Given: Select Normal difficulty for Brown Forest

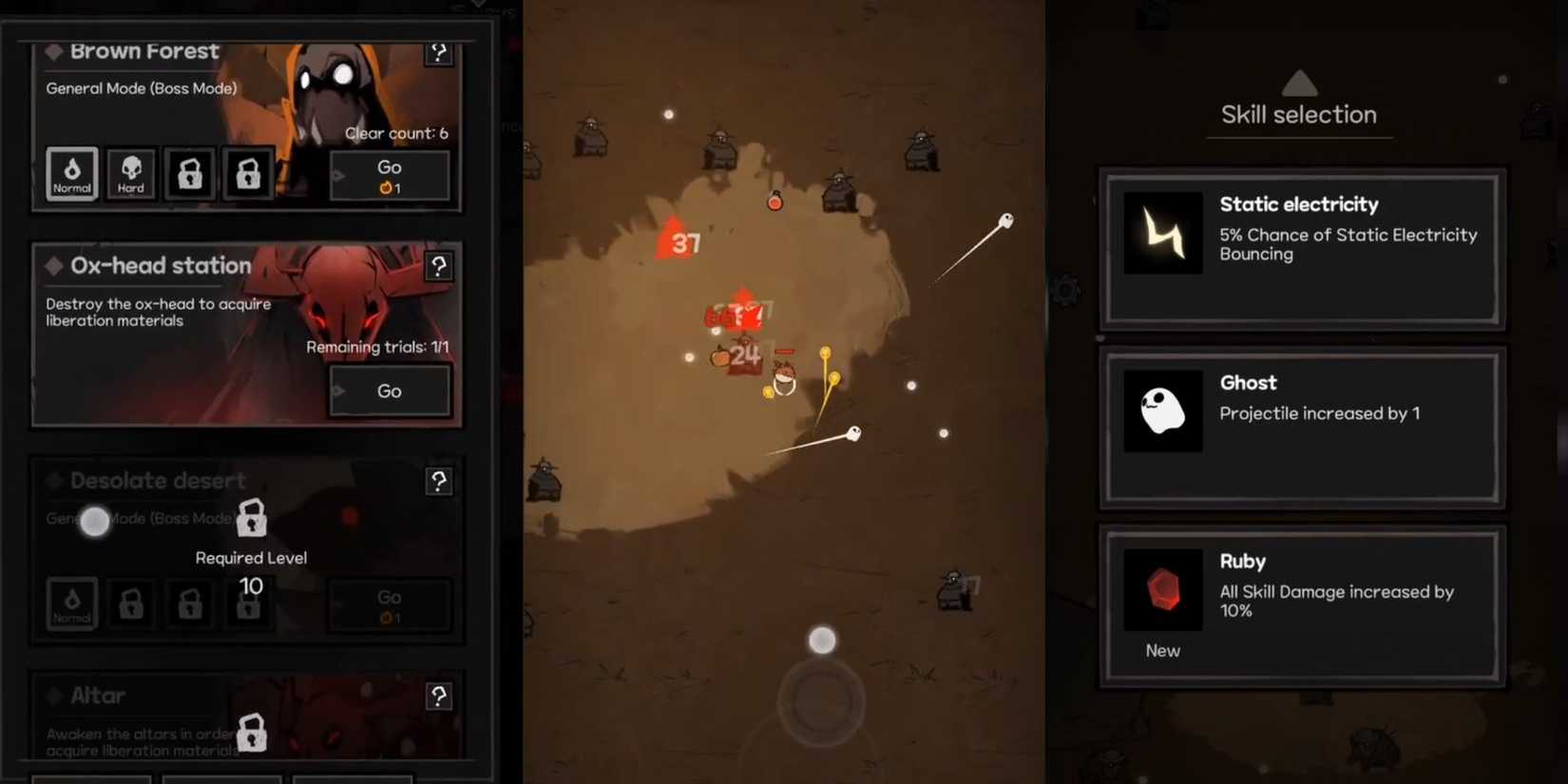Looking at the screenshot, I should coord(70,174).
